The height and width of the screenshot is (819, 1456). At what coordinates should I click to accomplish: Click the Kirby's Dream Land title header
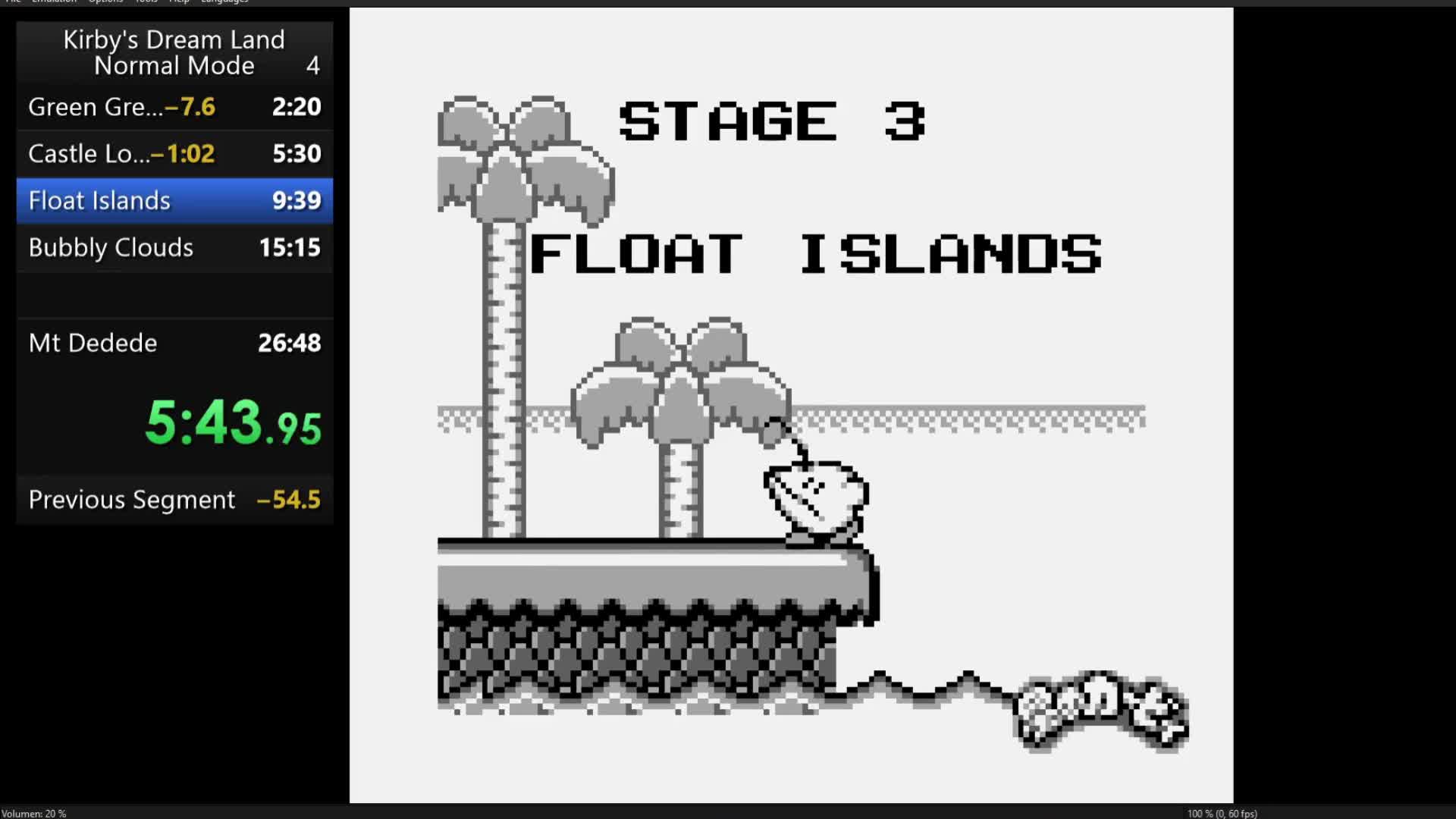(x=174, y=39)
